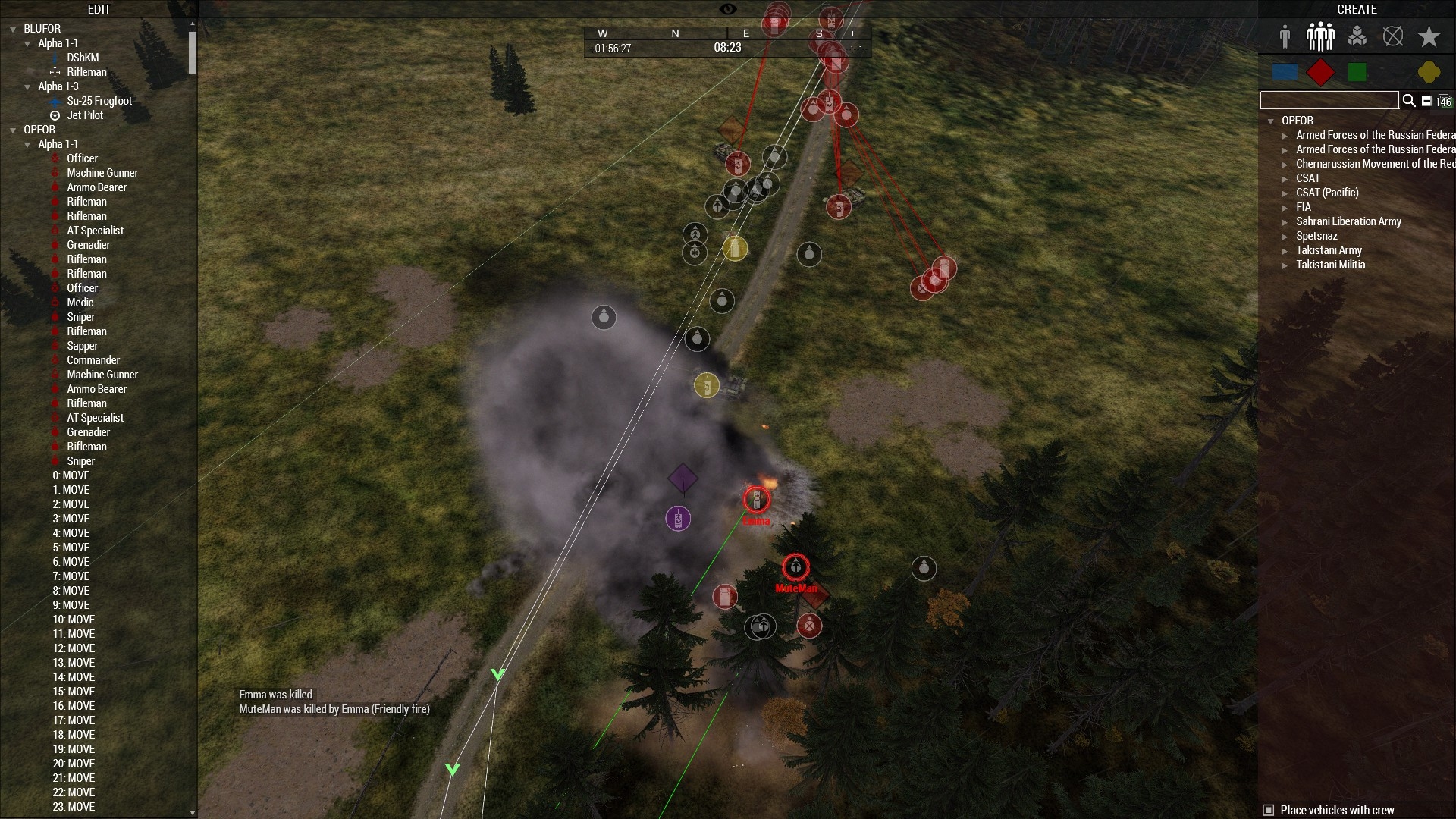Show recently placed items with the star tab
Image resolution: width=1456 pixels, height=819 pixels.
(1429, 36)
